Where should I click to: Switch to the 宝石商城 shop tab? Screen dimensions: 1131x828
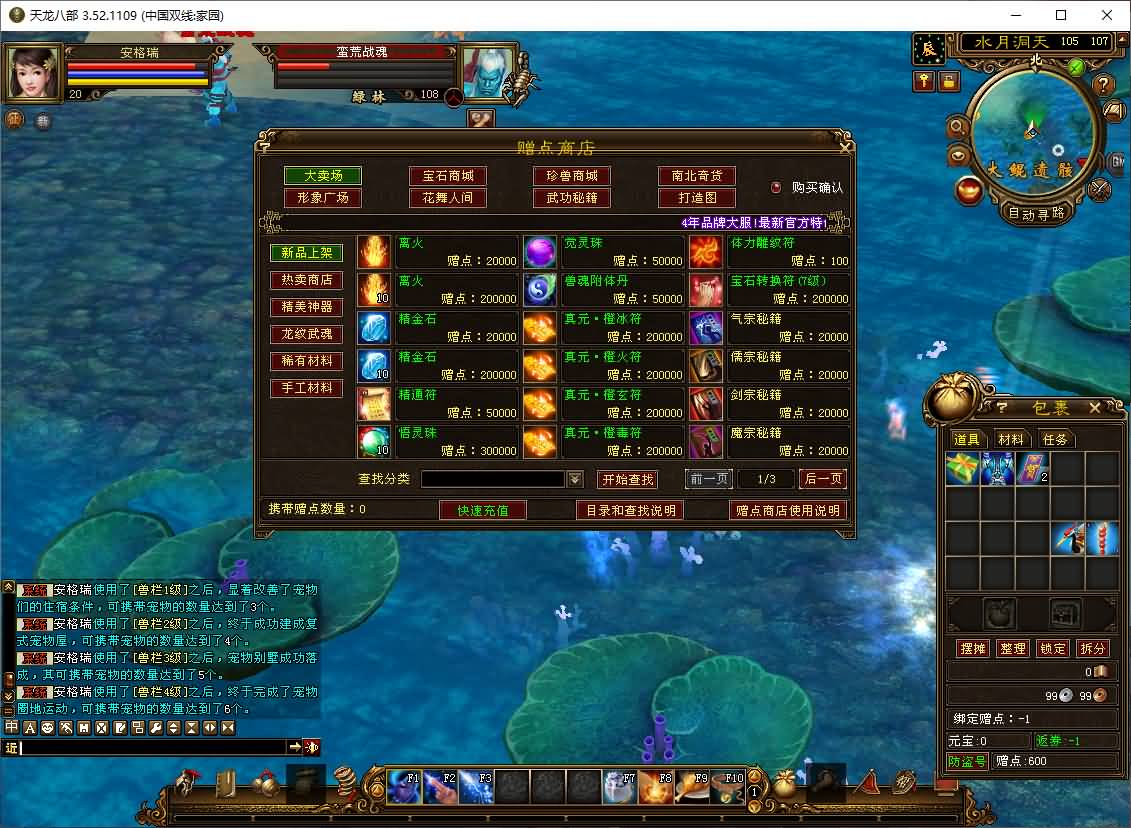pyautogui.click(x=447, y=176)
